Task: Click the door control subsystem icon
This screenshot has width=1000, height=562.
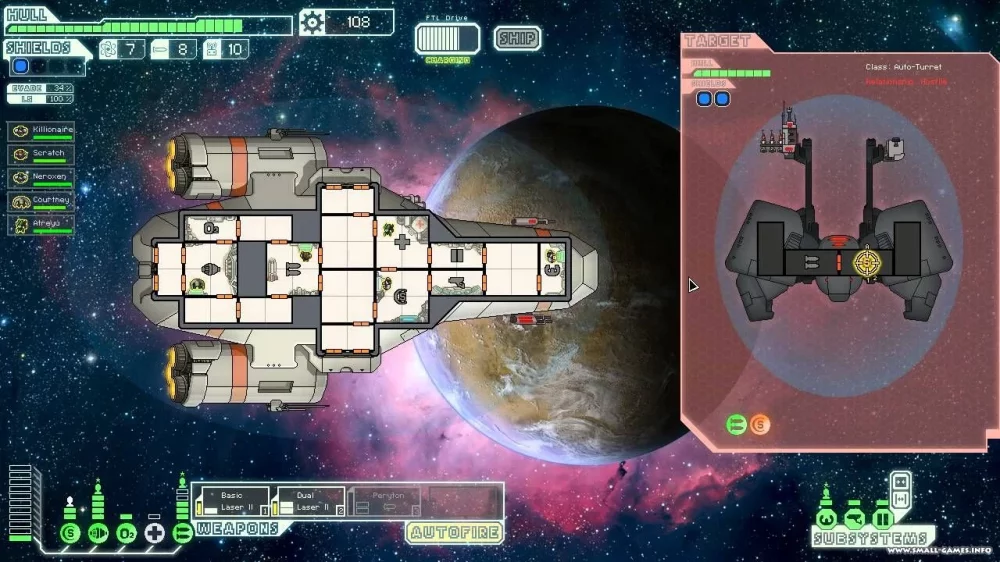Action: click(882, 519)
